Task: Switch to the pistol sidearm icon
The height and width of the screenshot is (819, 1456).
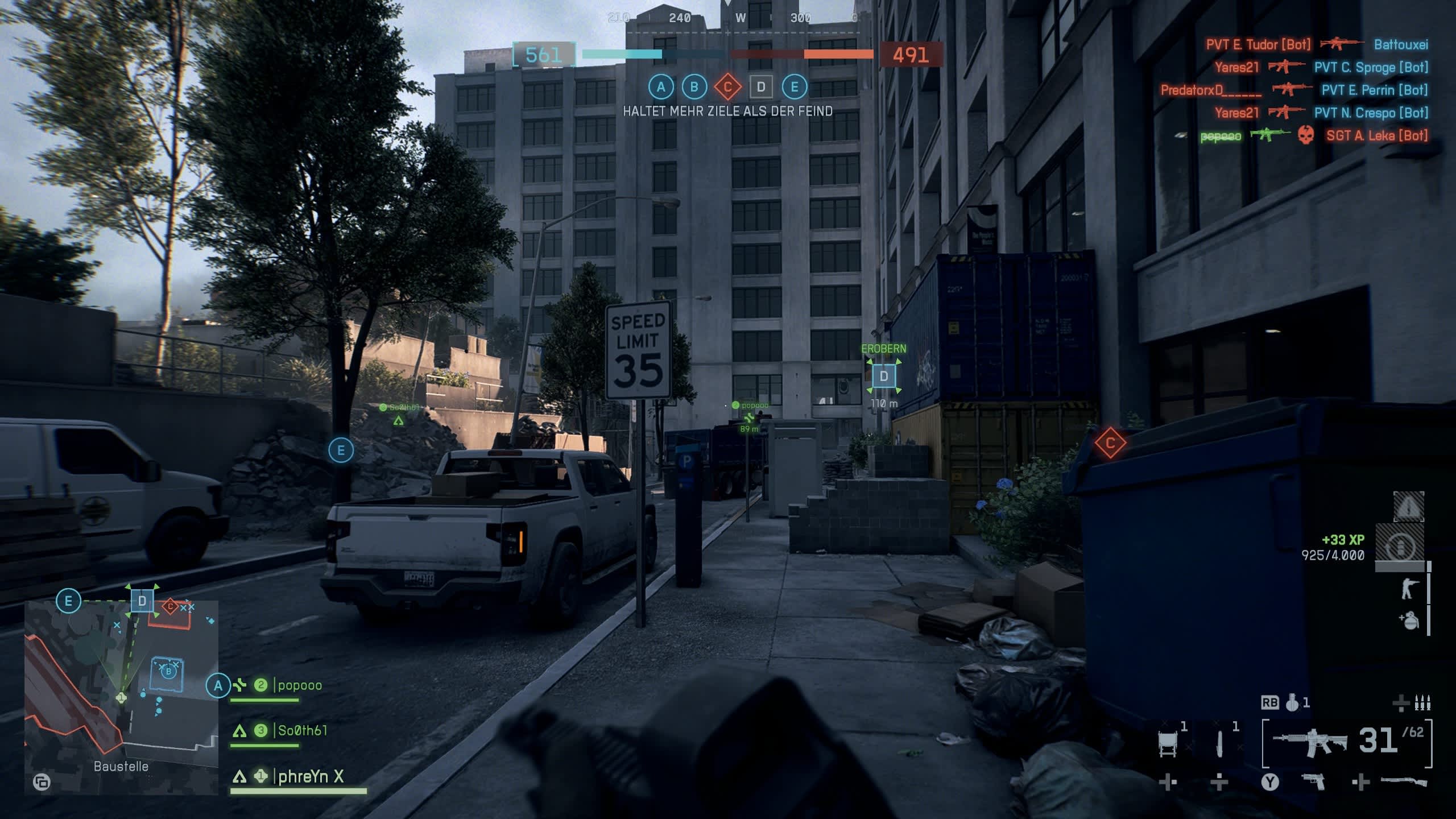Action: click(1313, 782)
